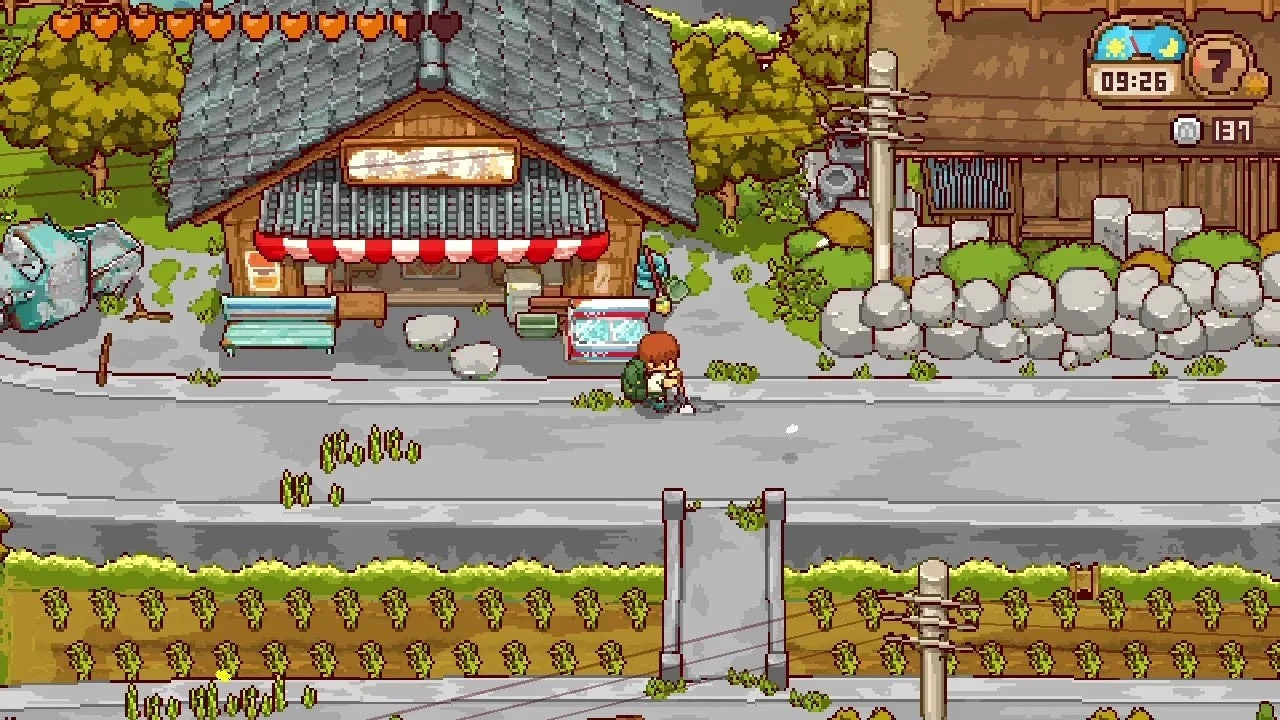This screenshot has width=1280, height=720.
Task: Click the moon icon on the weather gauge
Action: [1169, 47]
